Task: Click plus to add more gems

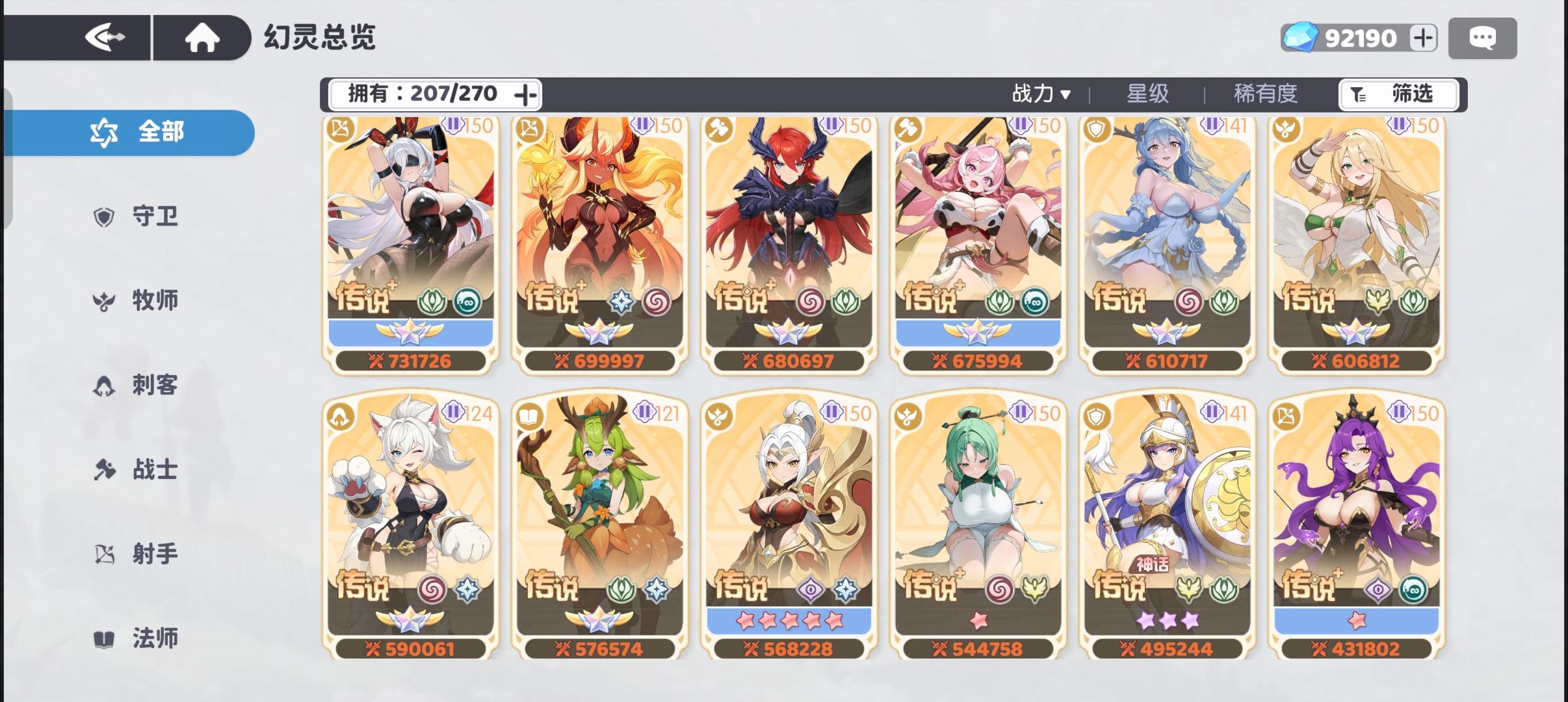Action: [x=1424, y=38]
